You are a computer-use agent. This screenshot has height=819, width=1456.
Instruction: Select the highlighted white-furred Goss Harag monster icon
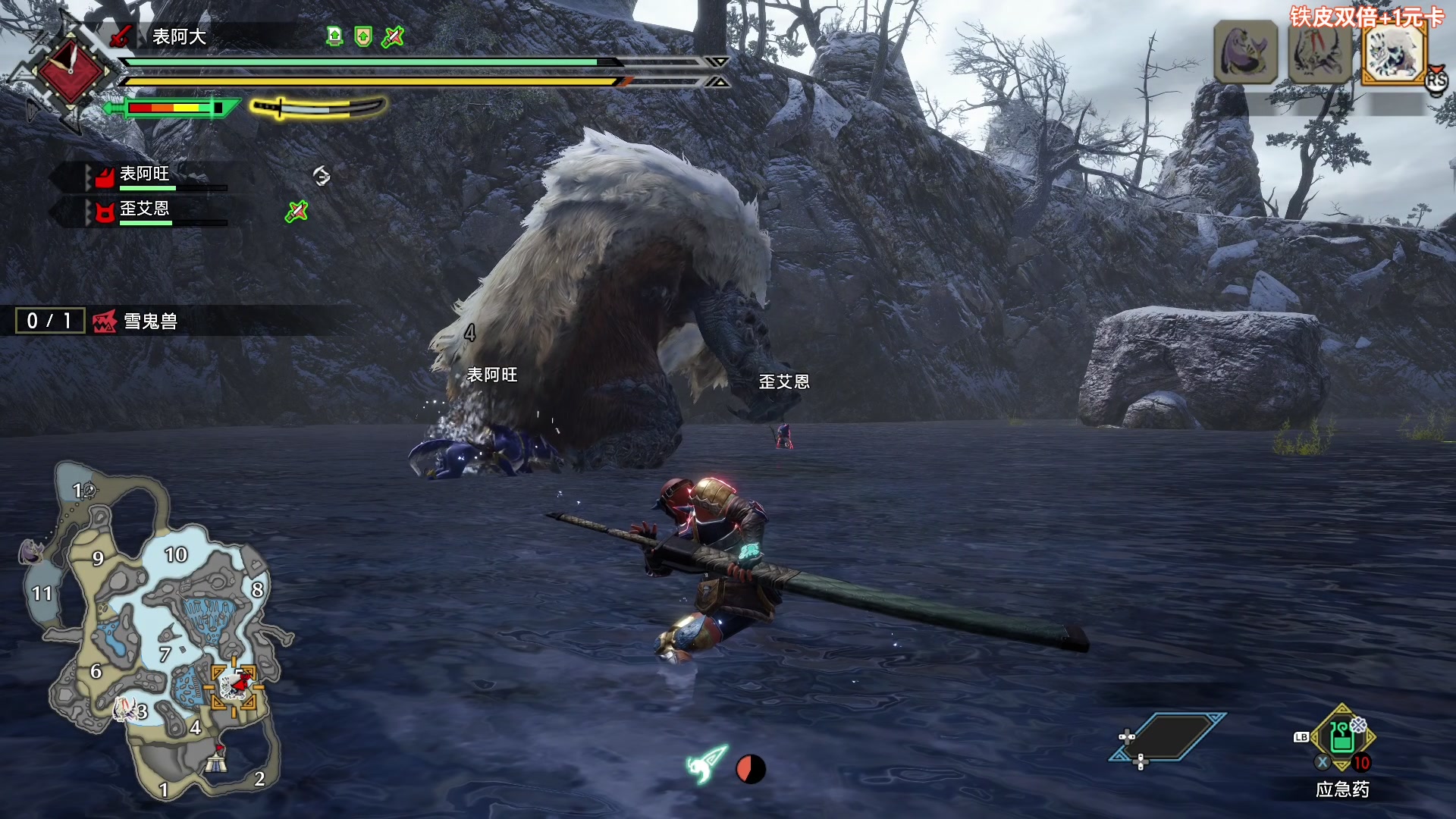[x=1394, y=52]
